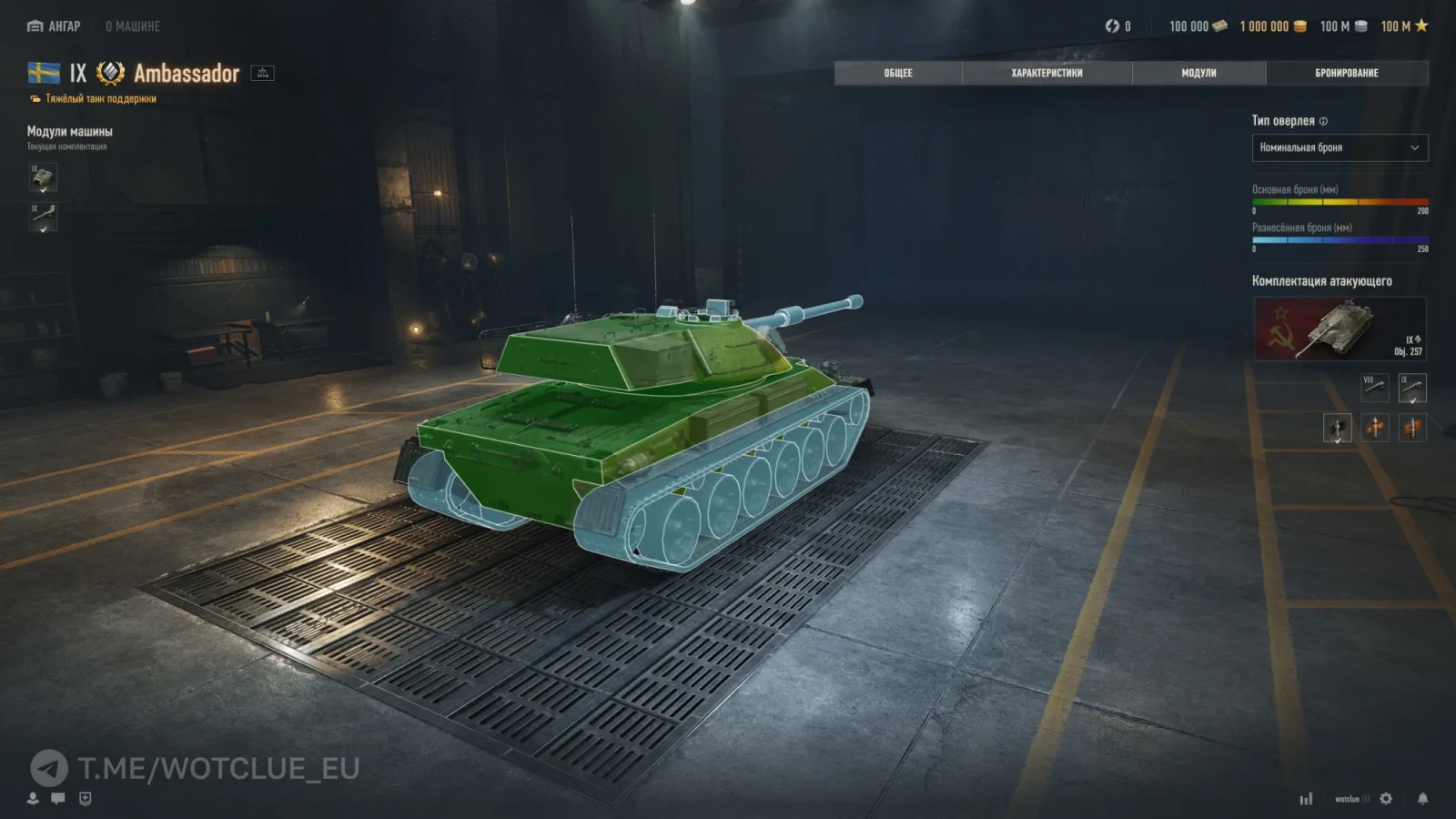Open the contacts person icon

(x=33, y=798)
